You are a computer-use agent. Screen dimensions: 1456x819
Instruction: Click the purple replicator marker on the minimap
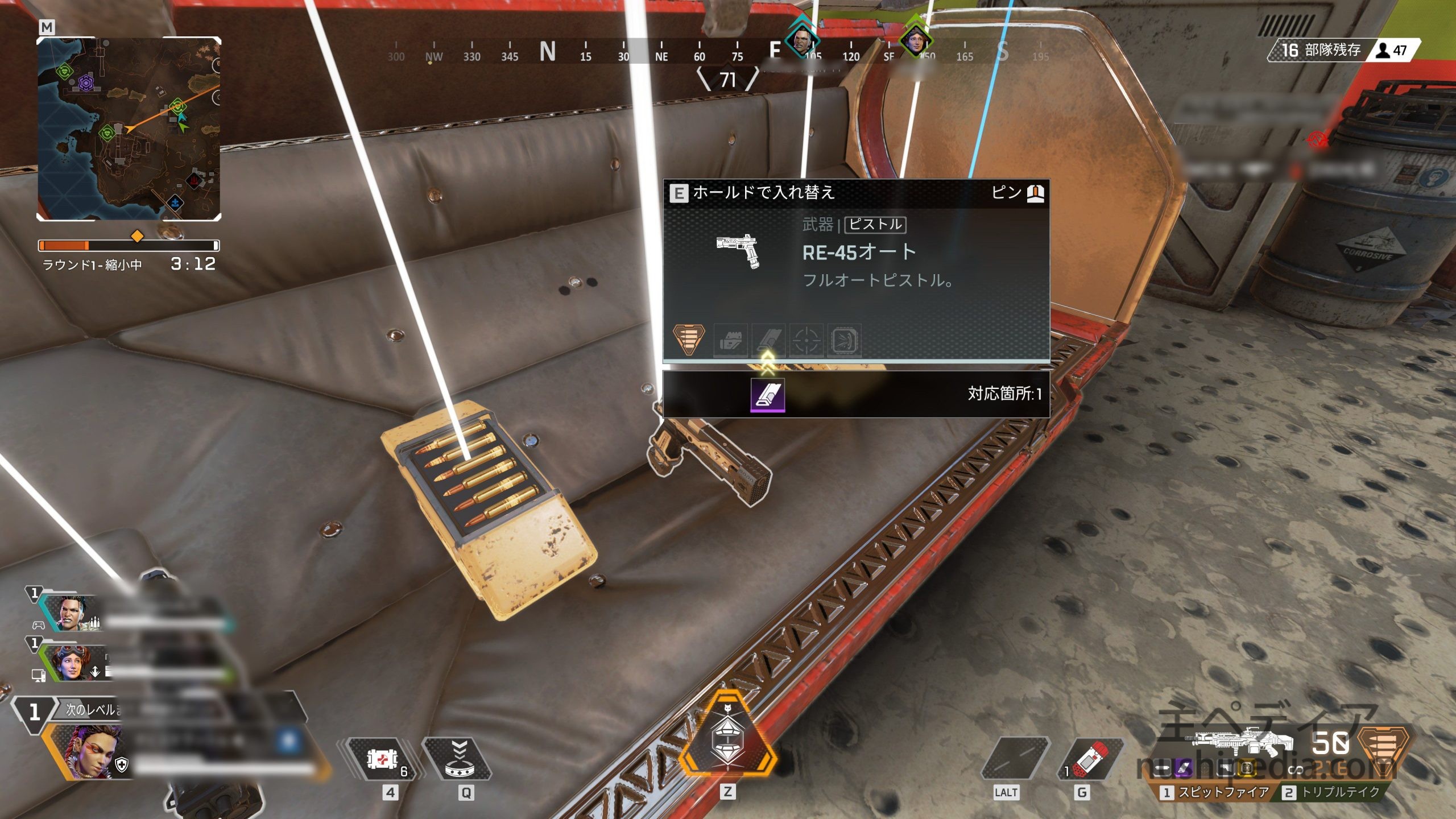point(86,84)
